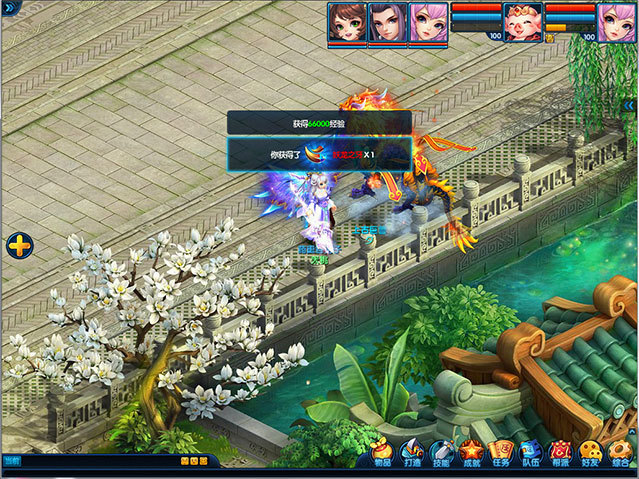
Task: Open the 任务 (Quests) scroll
Action: point(501,453)
